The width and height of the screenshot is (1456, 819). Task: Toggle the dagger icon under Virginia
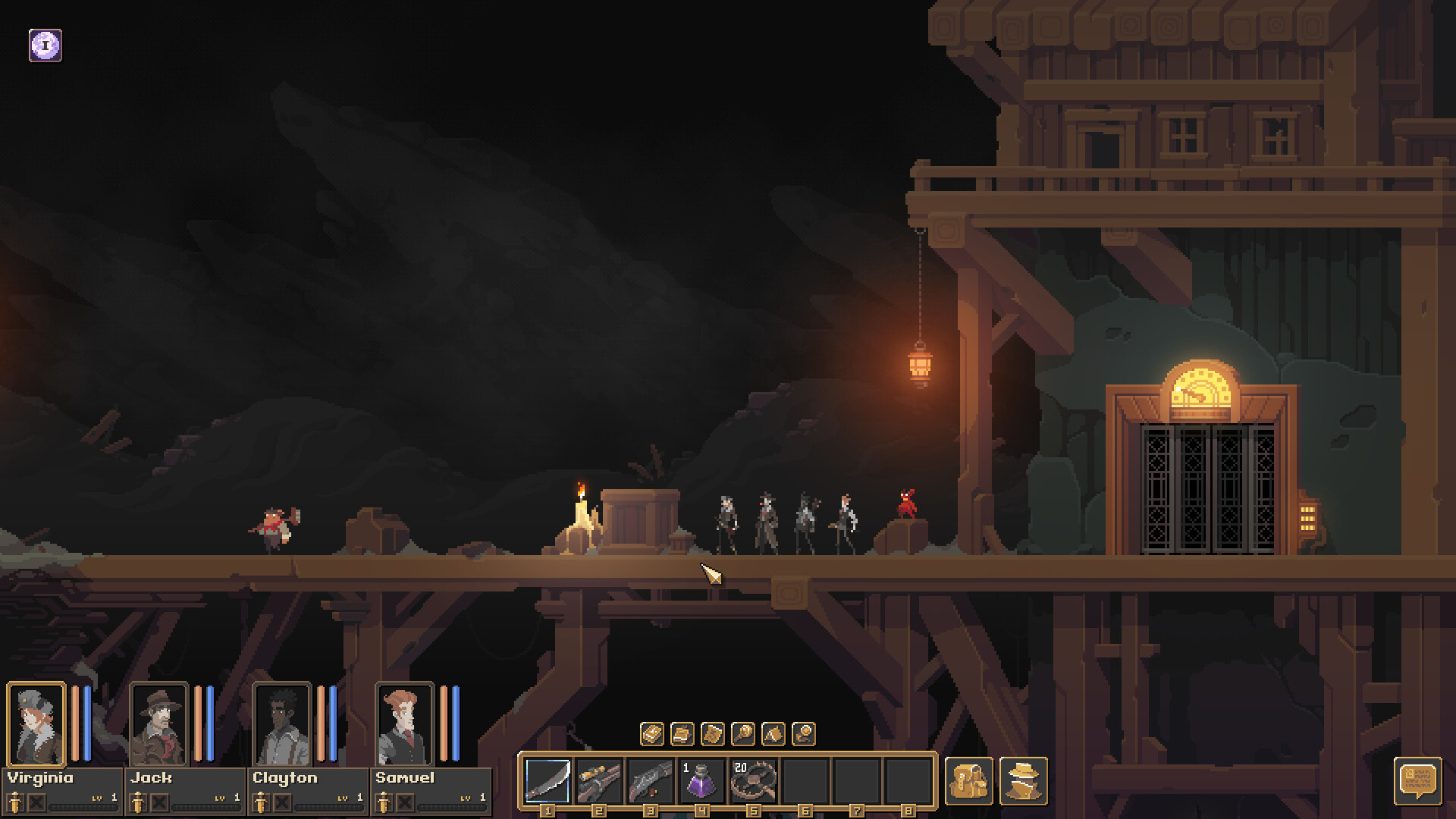[x=15, y=802]
